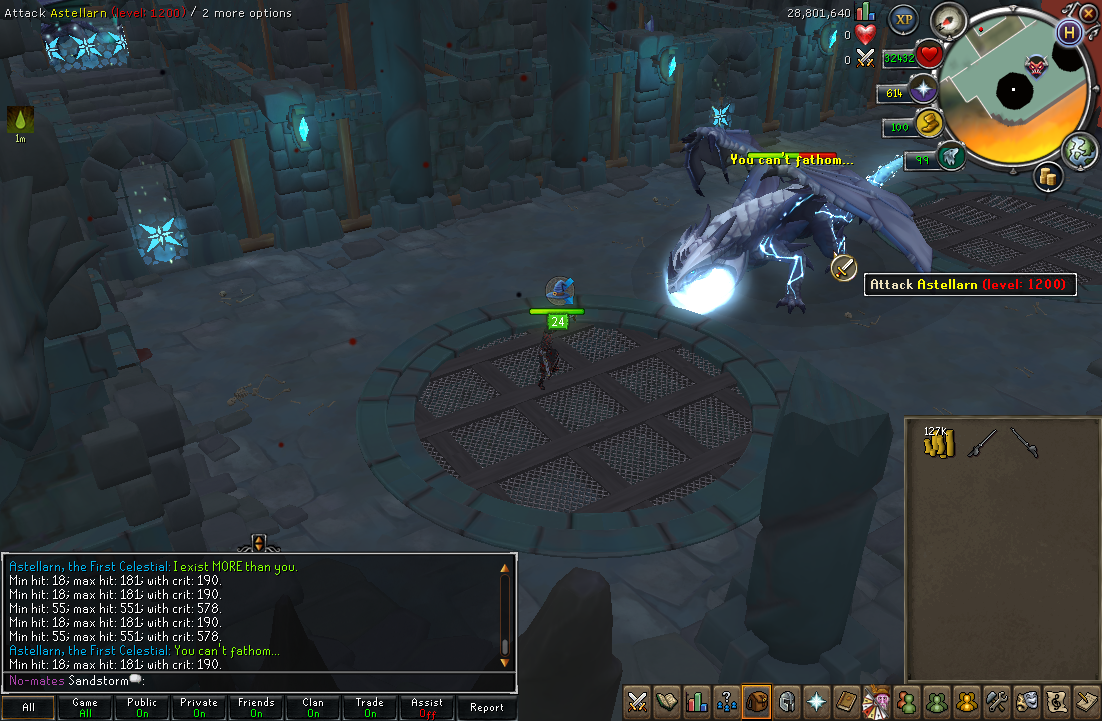Toggle the Public chat filter
Screen dimensions: 1102x721
click(x=142, y=707)
